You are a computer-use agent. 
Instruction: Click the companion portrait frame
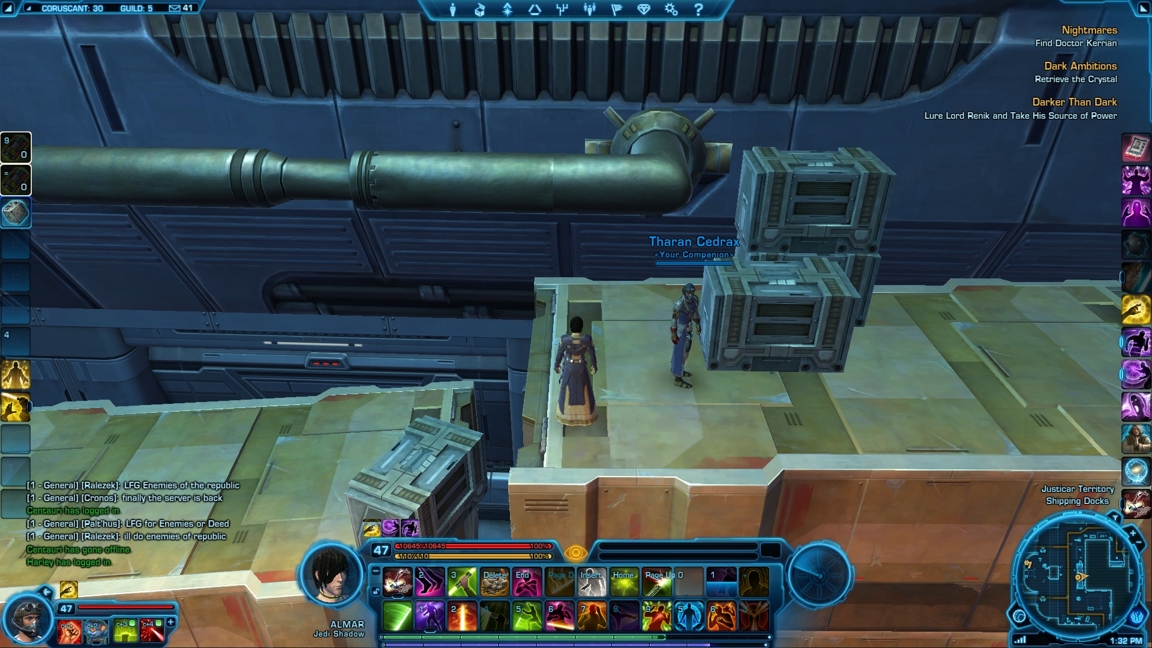28,618
